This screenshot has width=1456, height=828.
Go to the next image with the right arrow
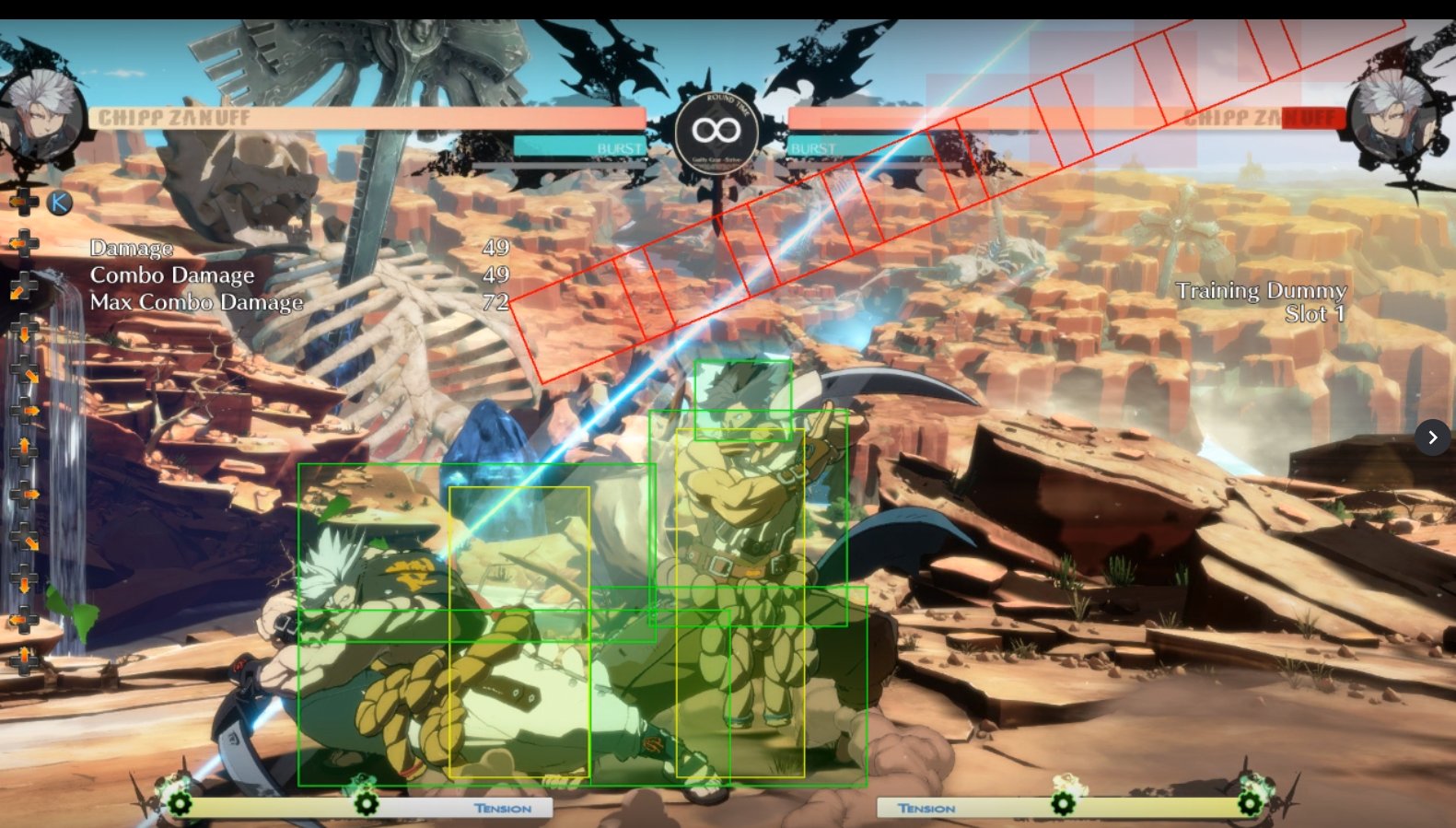1432,437
